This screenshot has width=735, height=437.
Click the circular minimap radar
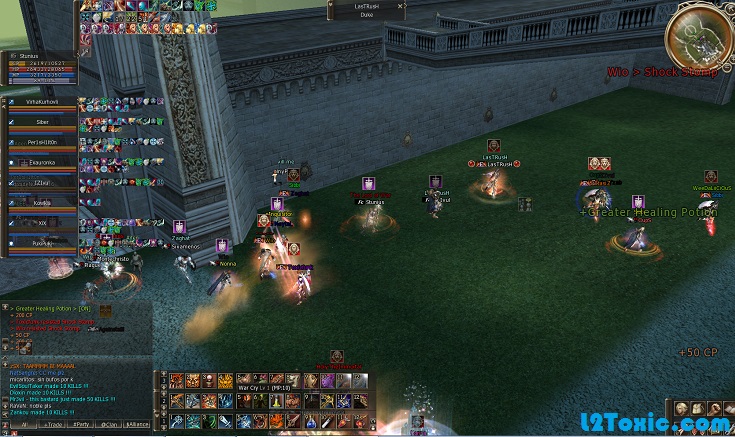(x=699, y=38)
